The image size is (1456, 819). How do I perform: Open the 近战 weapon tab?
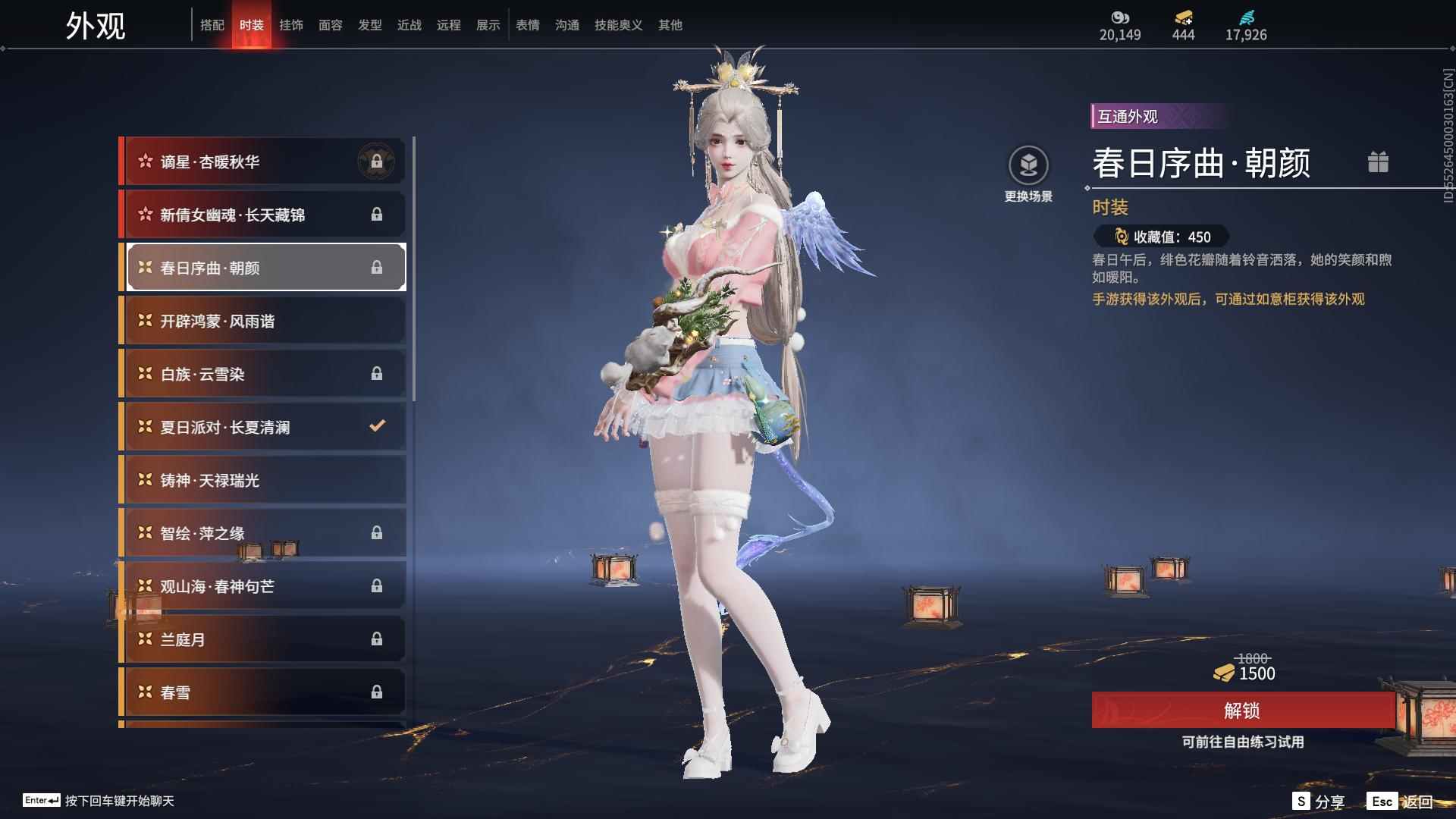coord(409,25)
